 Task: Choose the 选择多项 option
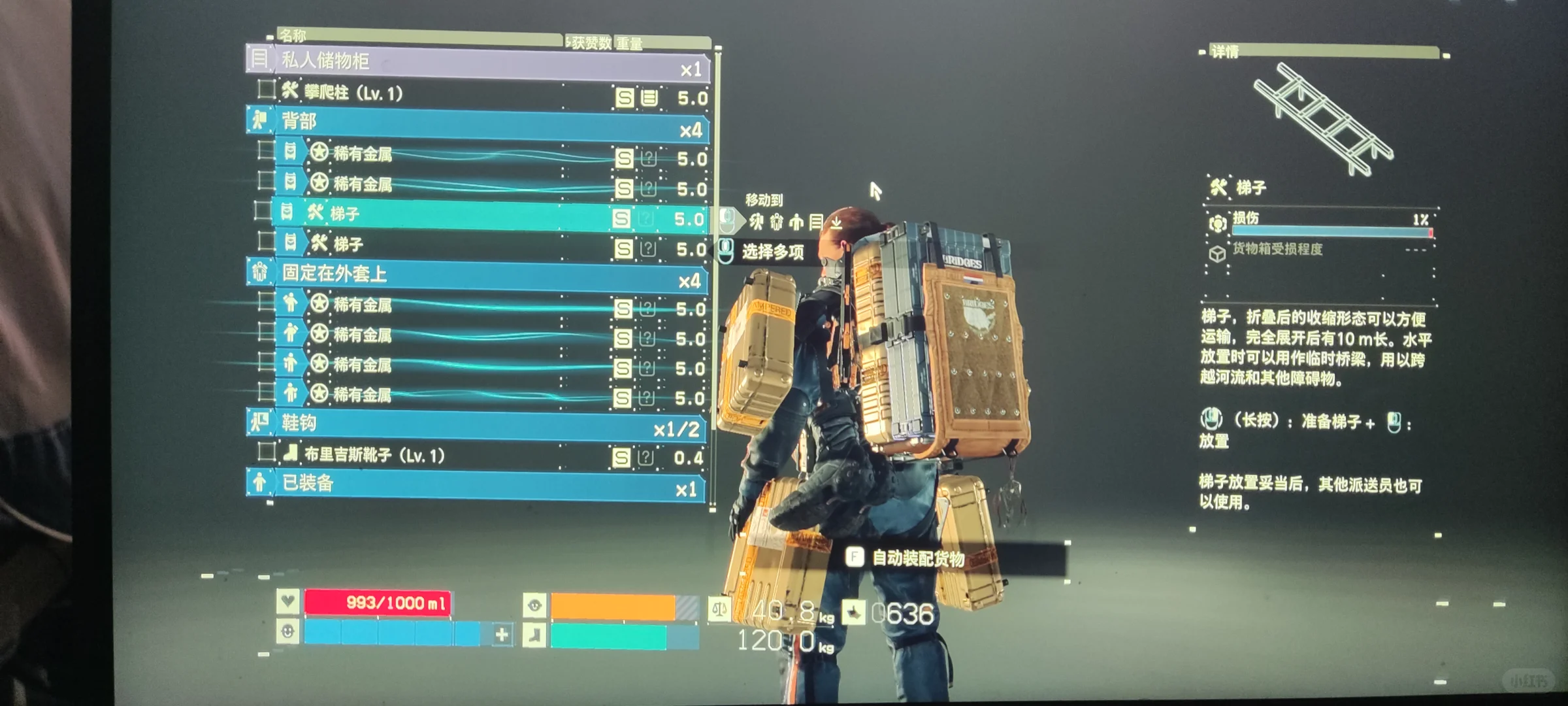pyautogui.click(x=773, y=252)
